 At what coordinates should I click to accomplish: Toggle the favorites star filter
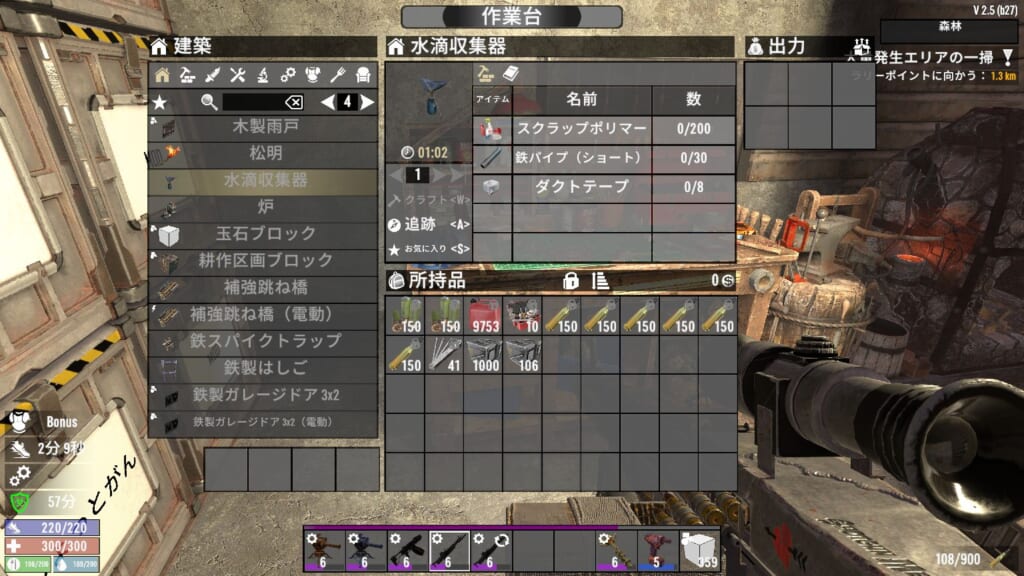[160, 102]
